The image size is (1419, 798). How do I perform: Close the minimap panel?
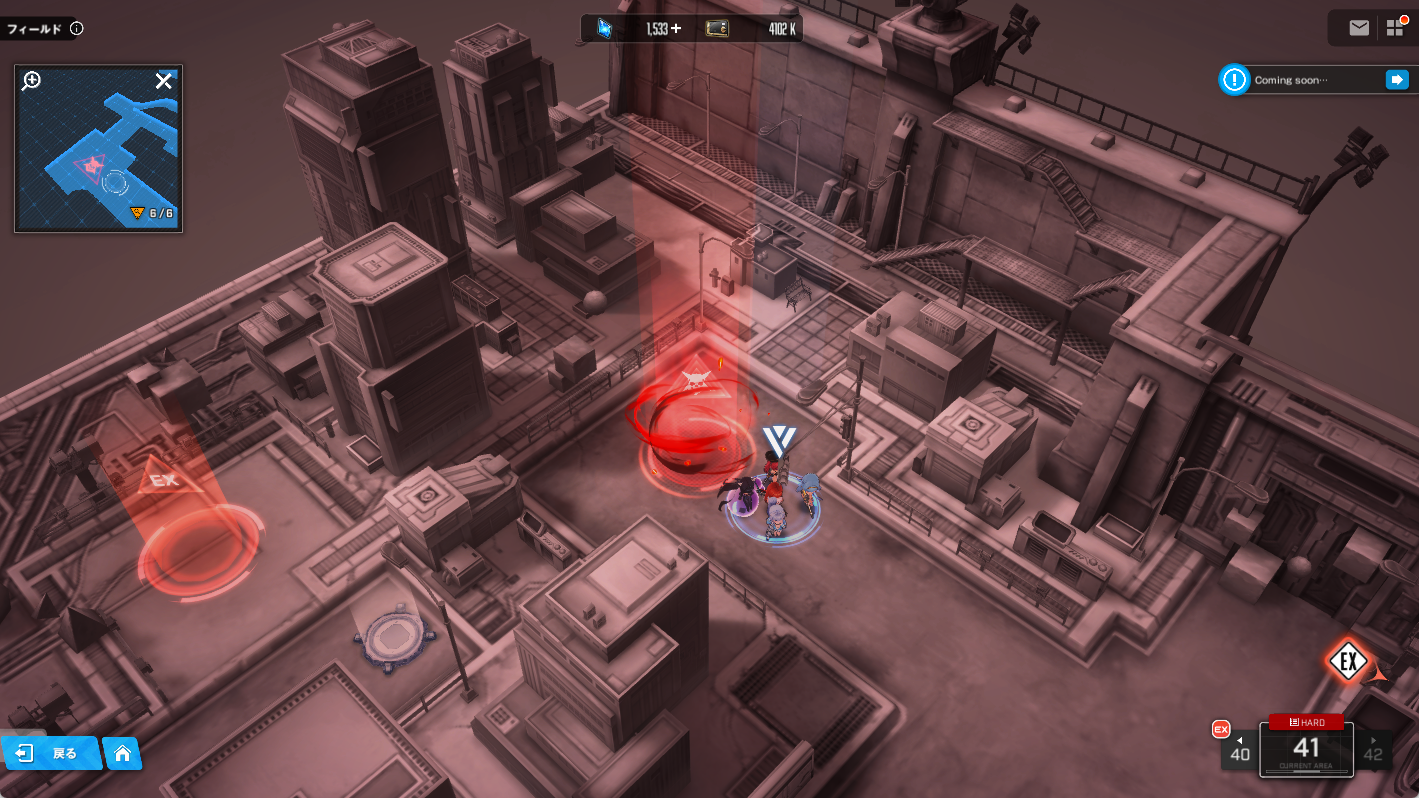(x=164, y=81)
